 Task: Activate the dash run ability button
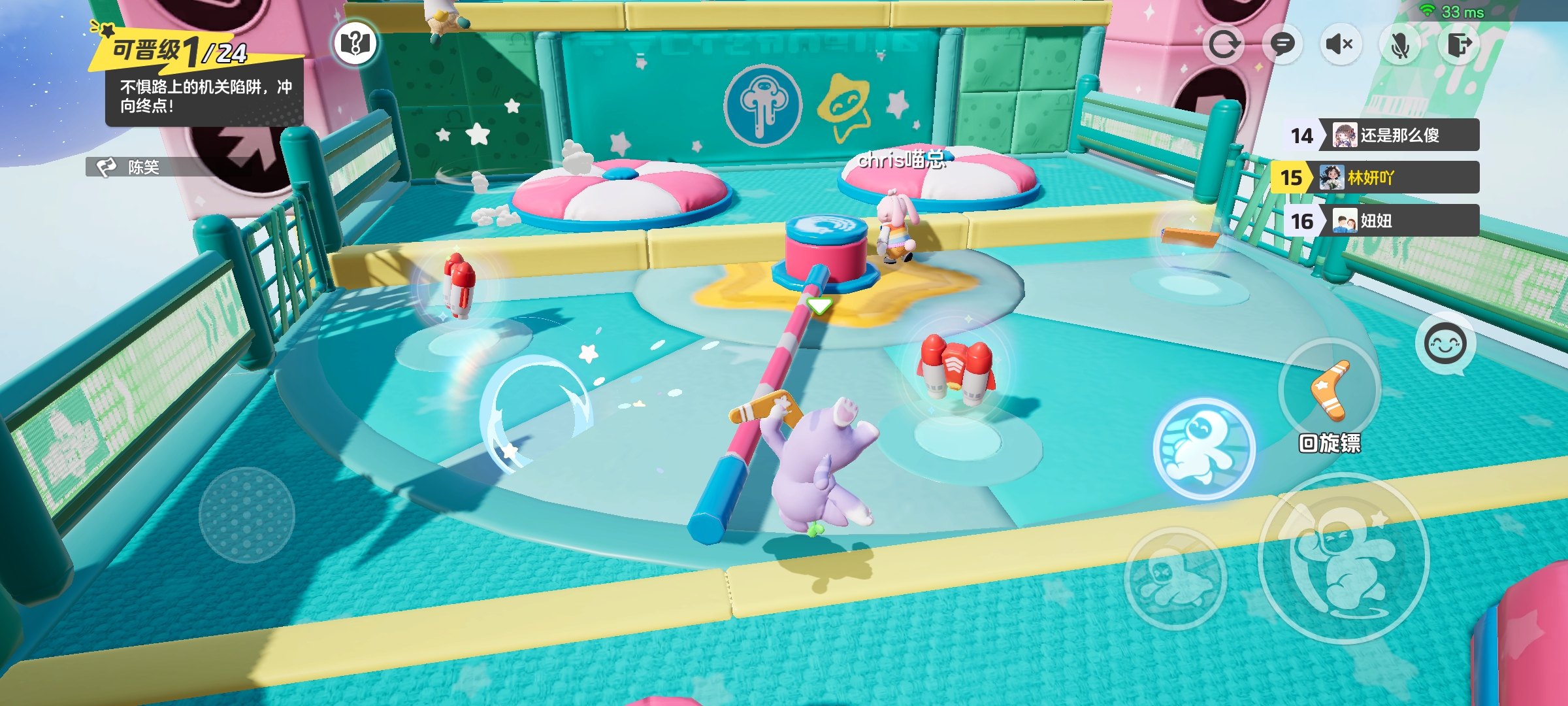pos(1203,448)
